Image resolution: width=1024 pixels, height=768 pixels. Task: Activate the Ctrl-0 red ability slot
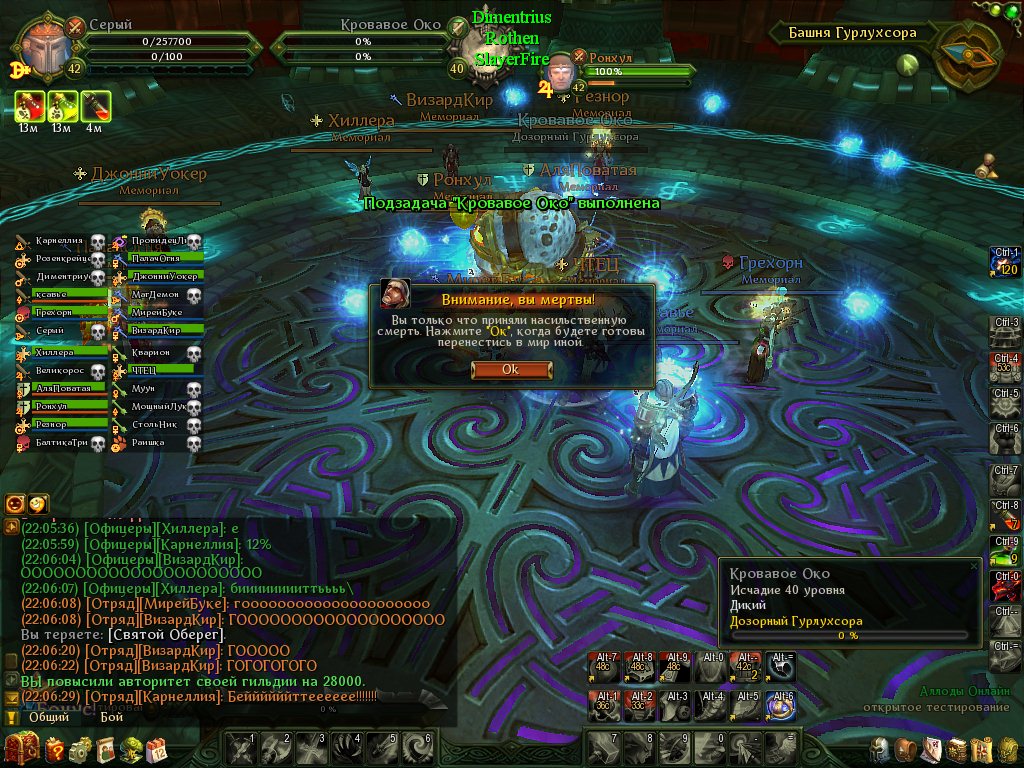tap(1004, 585)
